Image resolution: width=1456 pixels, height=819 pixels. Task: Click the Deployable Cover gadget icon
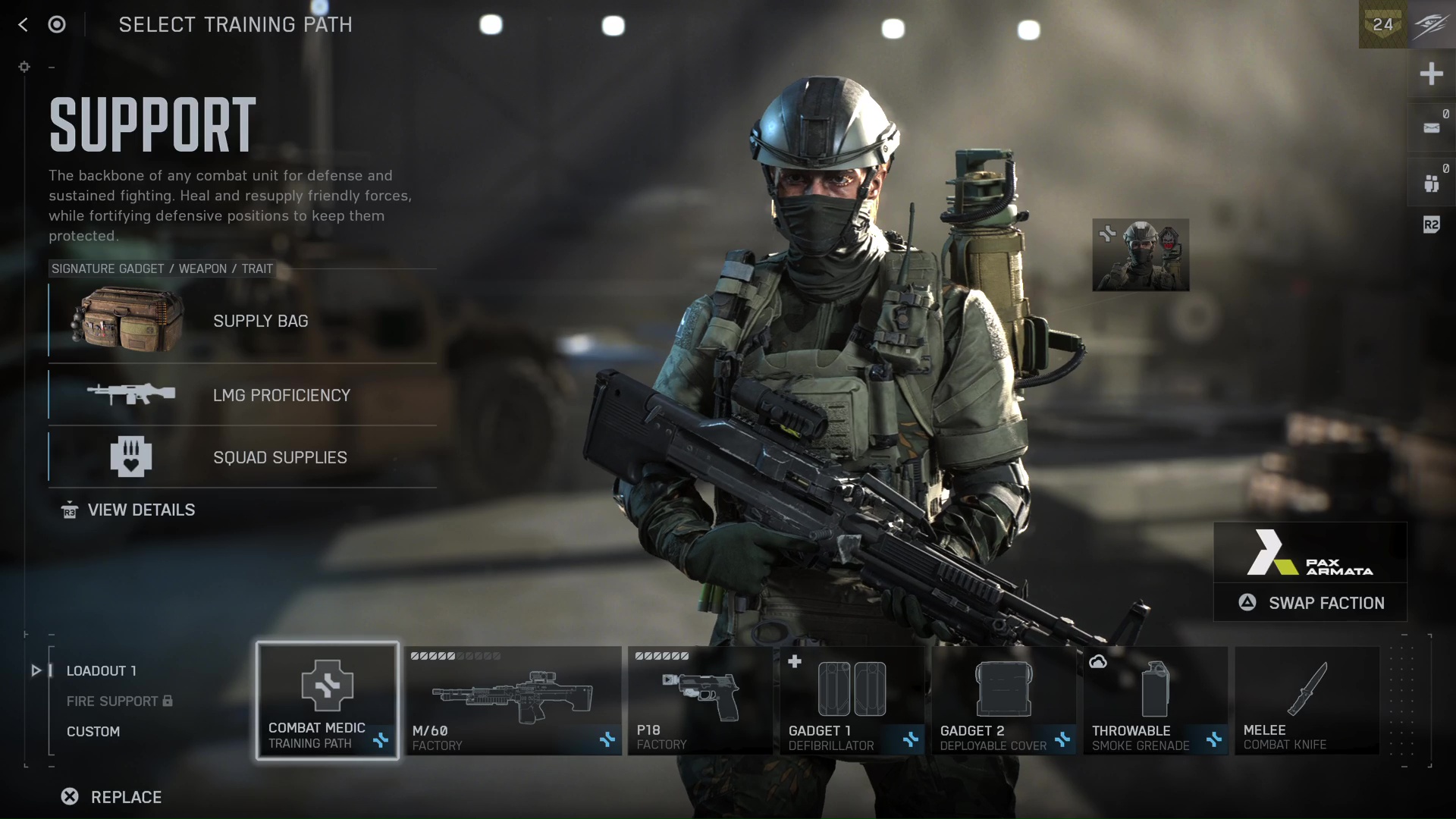[x=1003, y=690]
